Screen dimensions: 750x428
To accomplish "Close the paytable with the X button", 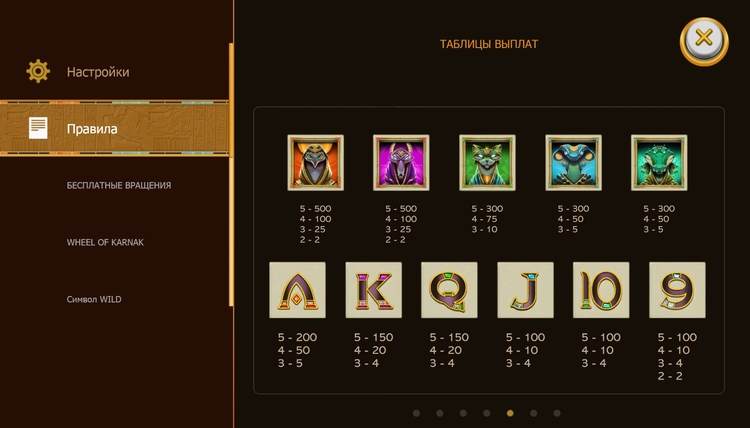I will tap(704, 40).
